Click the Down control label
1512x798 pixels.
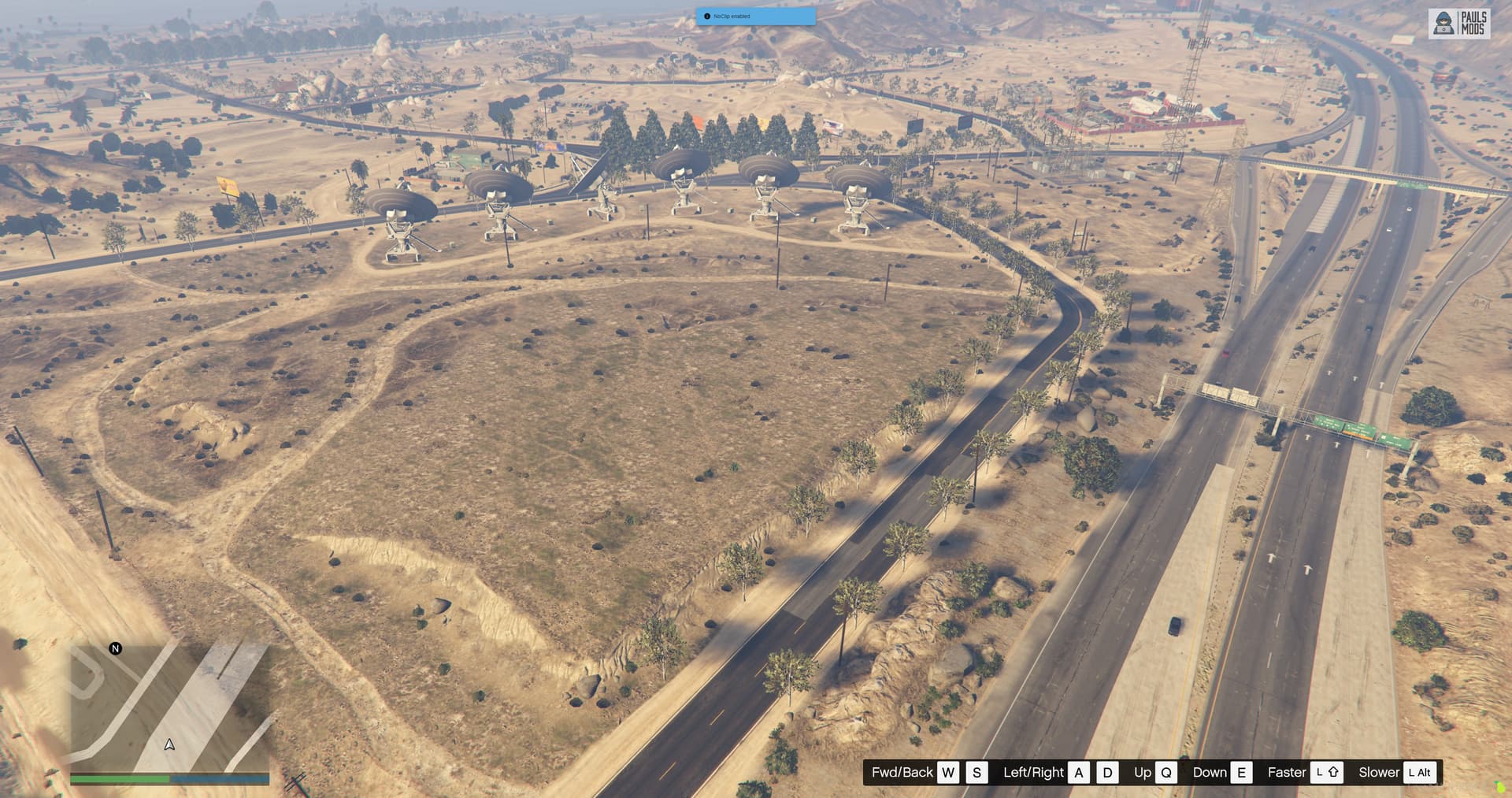pyautogui.click(x=1210, y=773)
